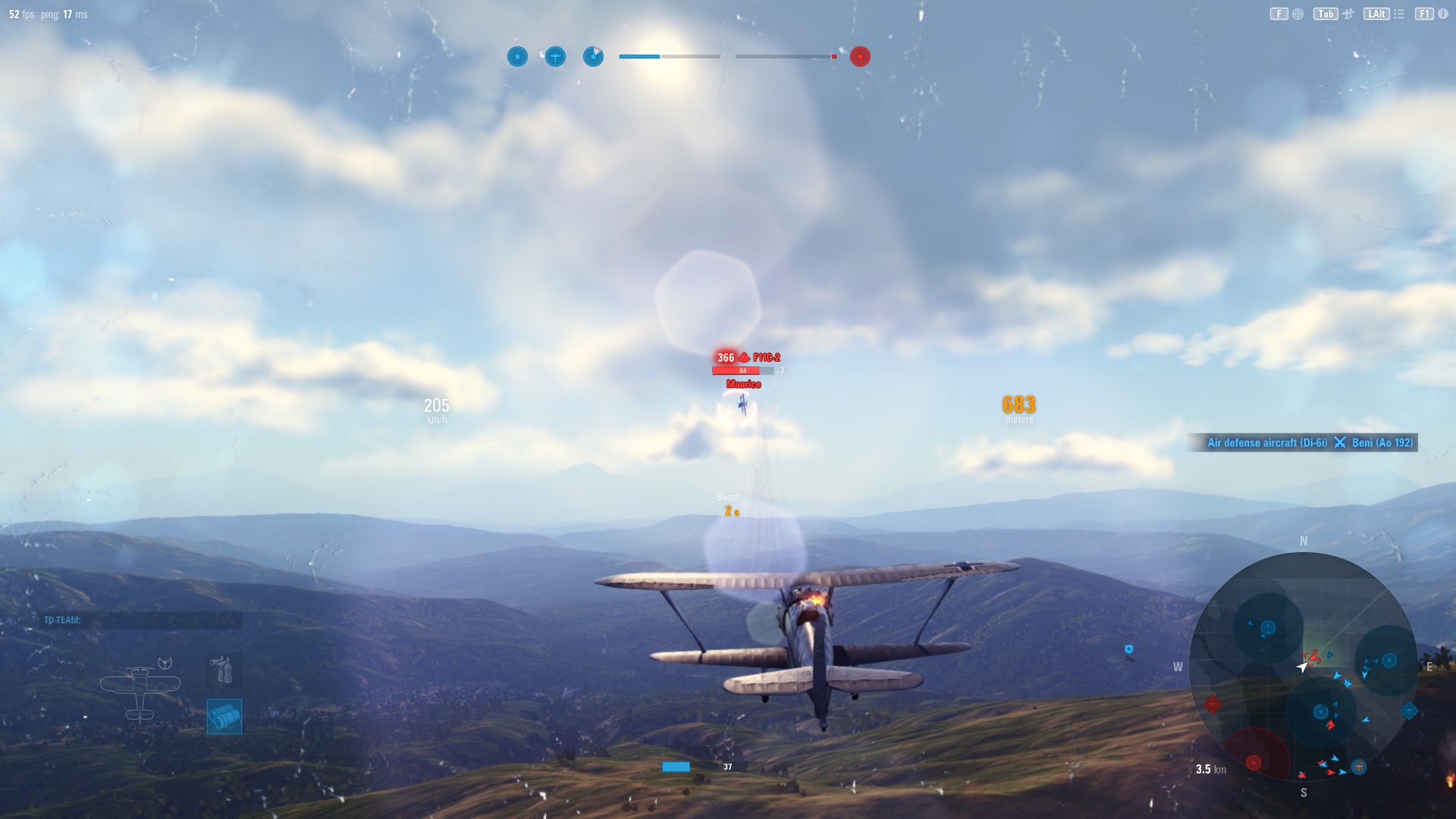
Task: Click the info icon beside the F1 hotkey
Action: coord(1443,13)
